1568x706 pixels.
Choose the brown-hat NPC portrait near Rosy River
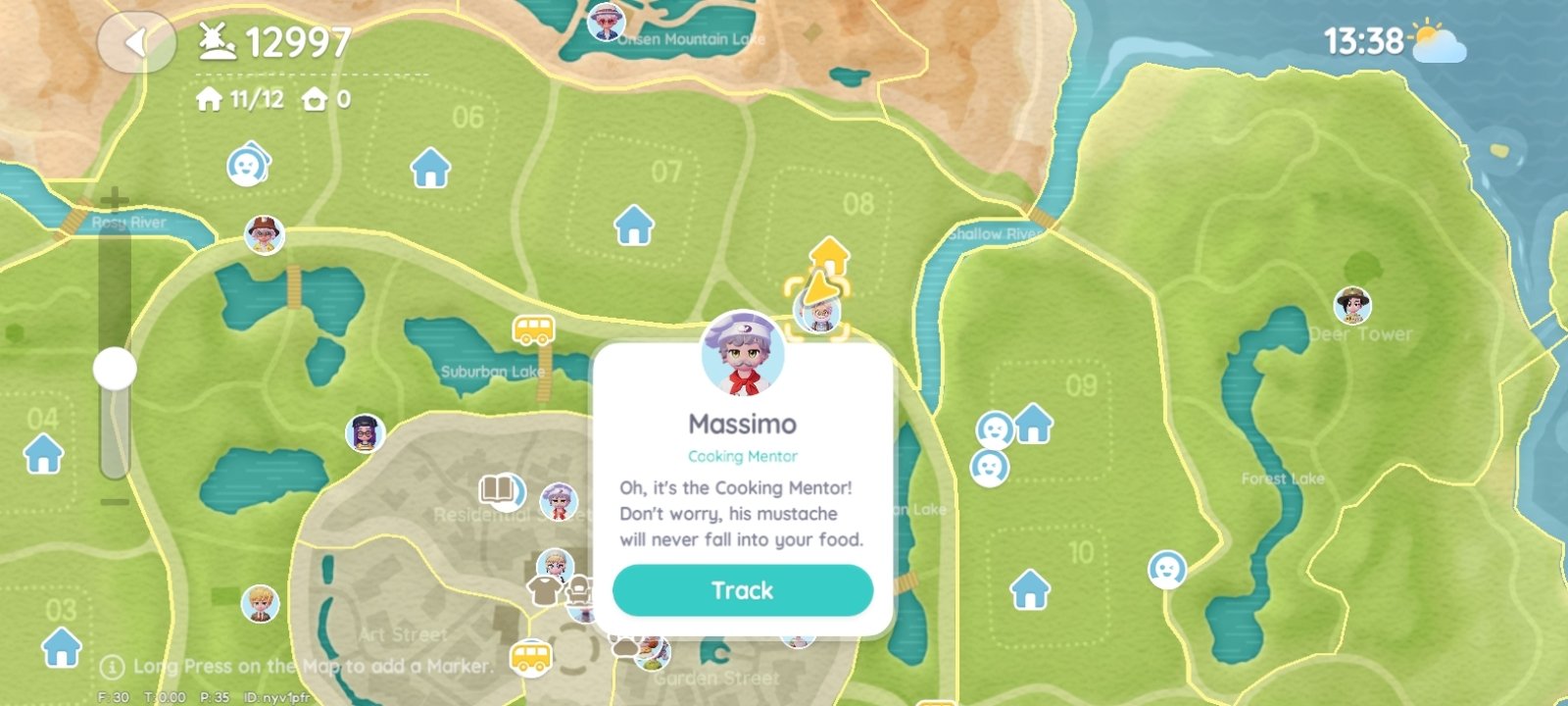pos(264,234)
